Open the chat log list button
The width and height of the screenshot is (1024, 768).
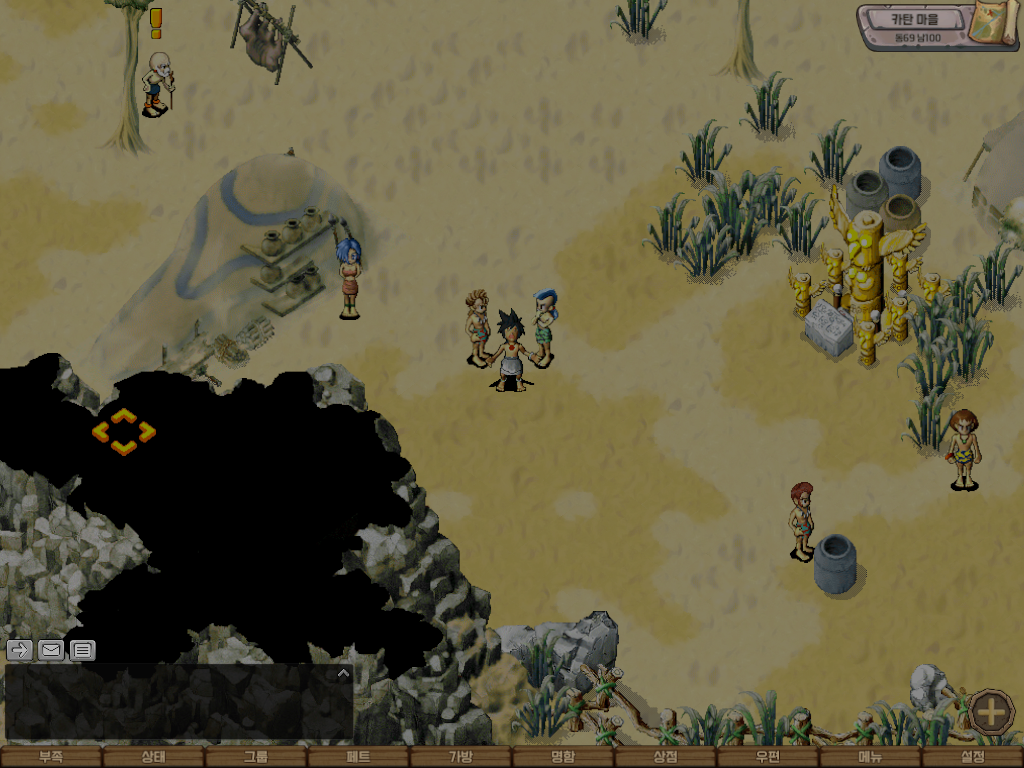[83, 650]
